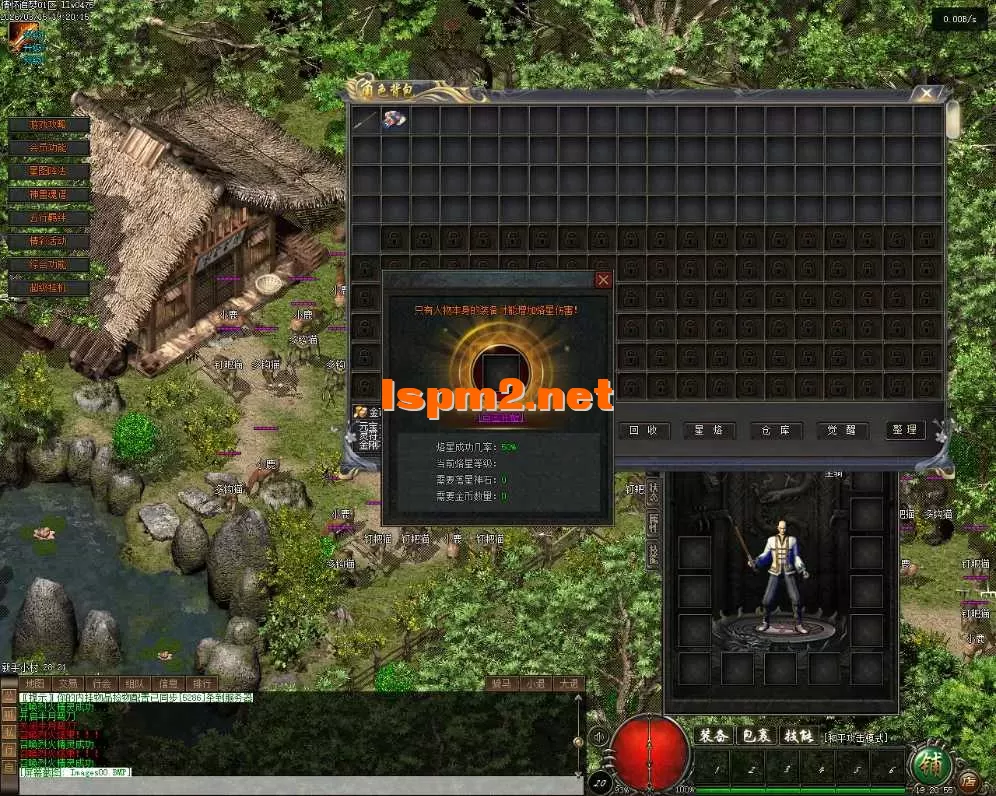The width and height of the screenshot is (996, 796).
Task: Sort the bag with 整理
Action: pyautogui.click(x=904, y=430)
